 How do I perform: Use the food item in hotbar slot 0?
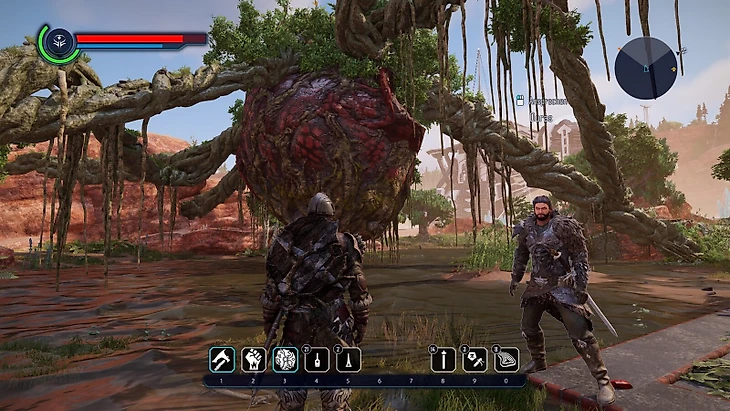(x=506, y=359)
